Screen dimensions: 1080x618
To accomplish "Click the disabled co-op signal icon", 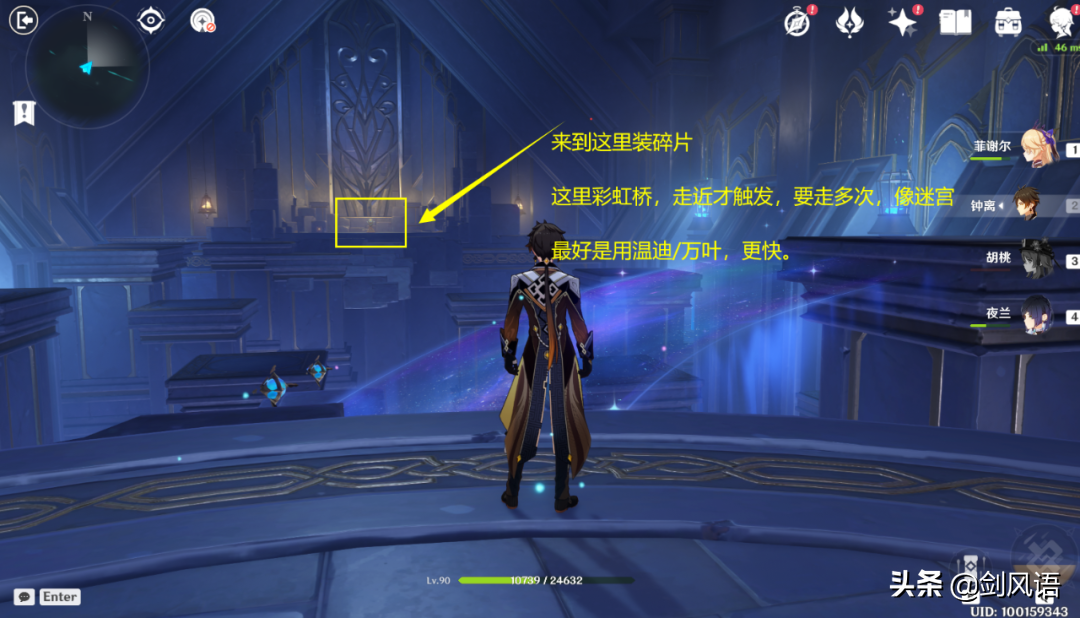I will pyautogui.click(x=202, y=21).
